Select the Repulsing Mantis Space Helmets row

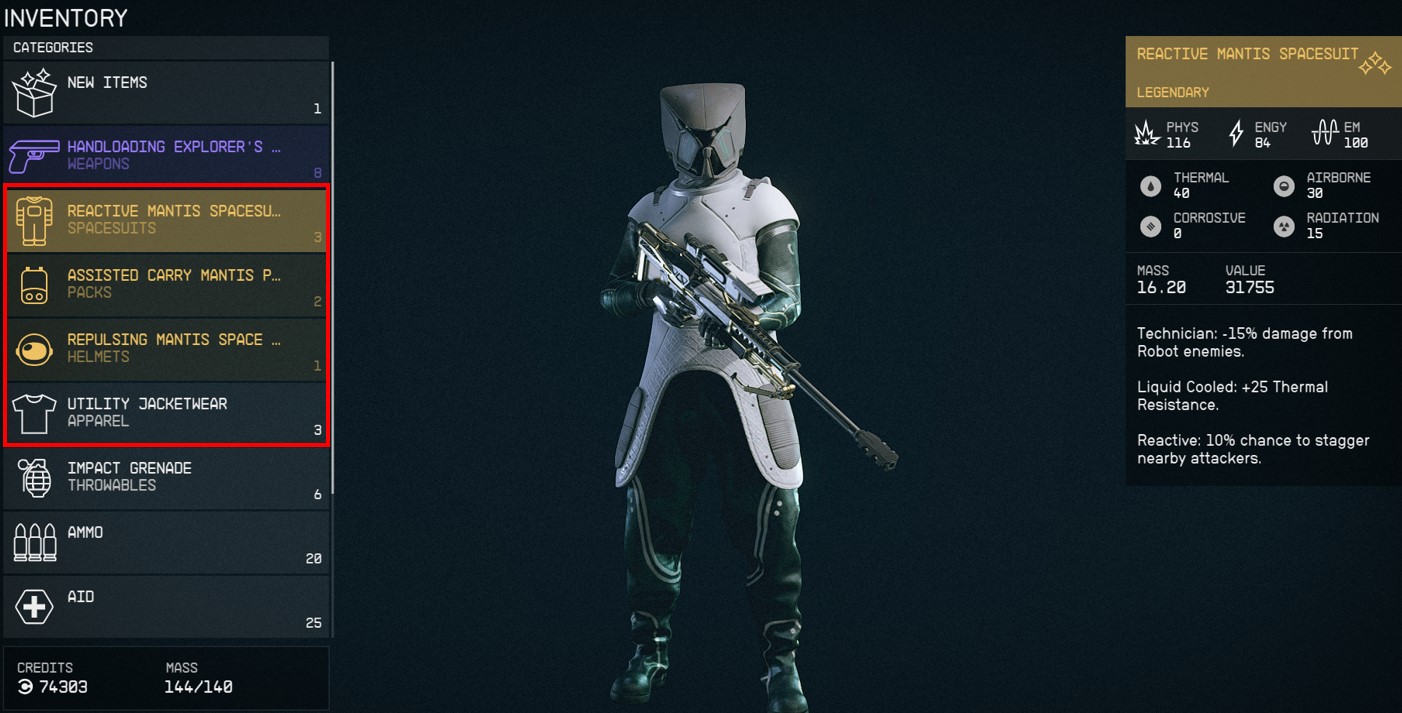tap(166, 348)
